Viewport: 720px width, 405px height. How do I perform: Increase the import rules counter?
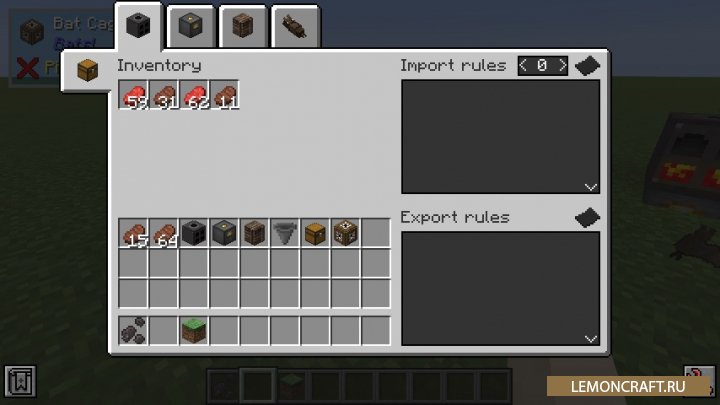[562, 66]
